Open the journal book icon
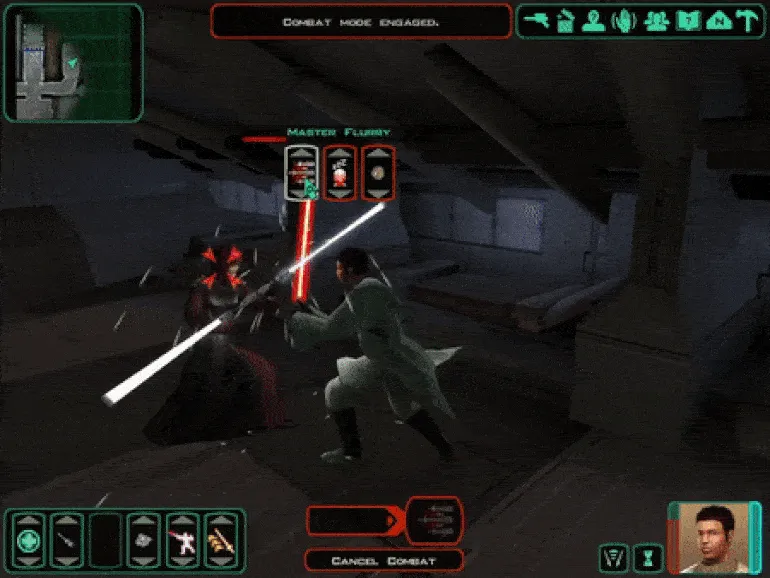This screenshot has height=578, width=770. [x=686, y=21]
